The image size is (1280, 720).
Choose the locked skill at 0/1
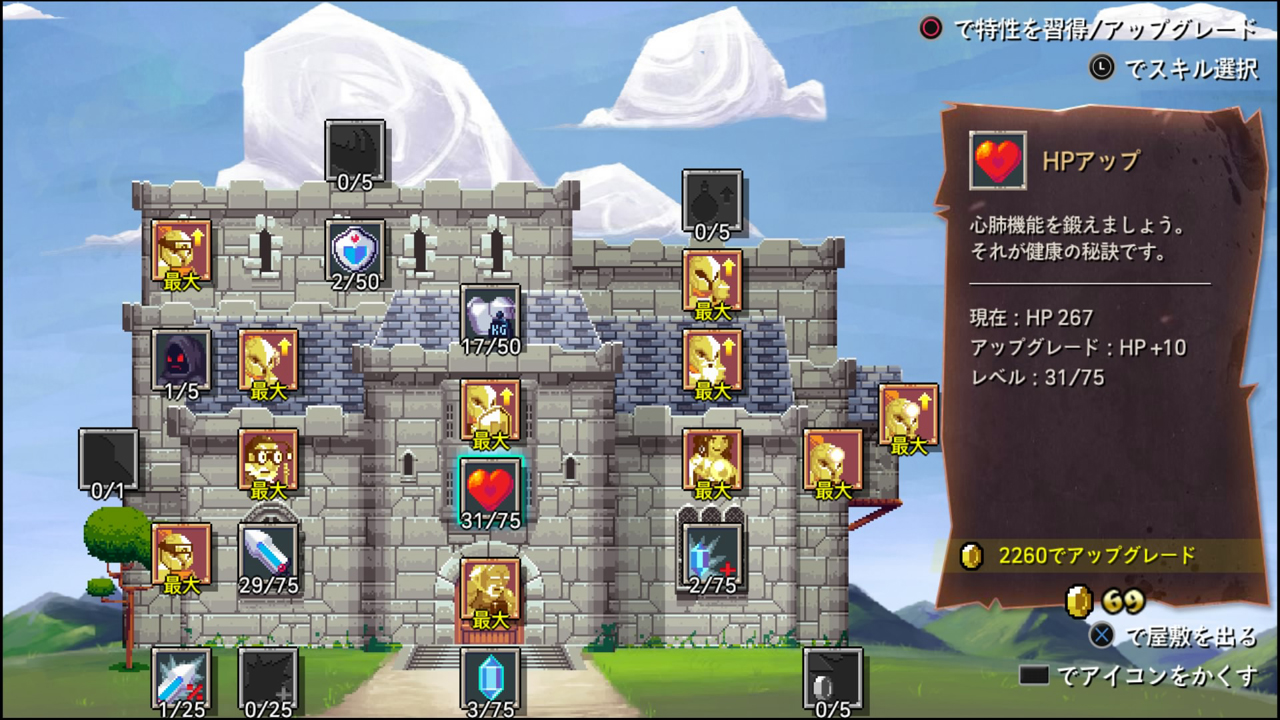pos(108,458)
